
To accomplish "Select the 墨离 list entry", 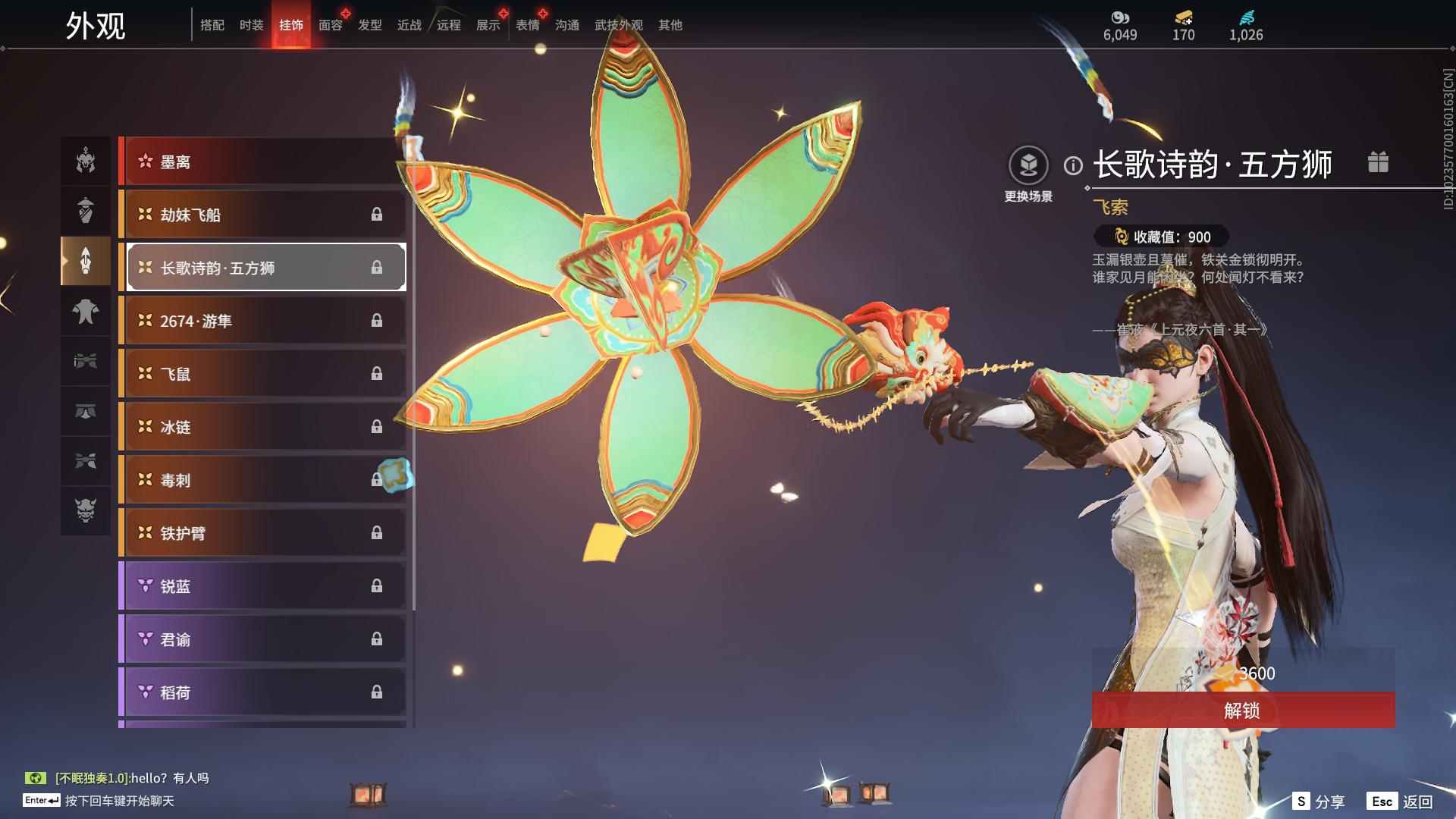I will point(262,162).
